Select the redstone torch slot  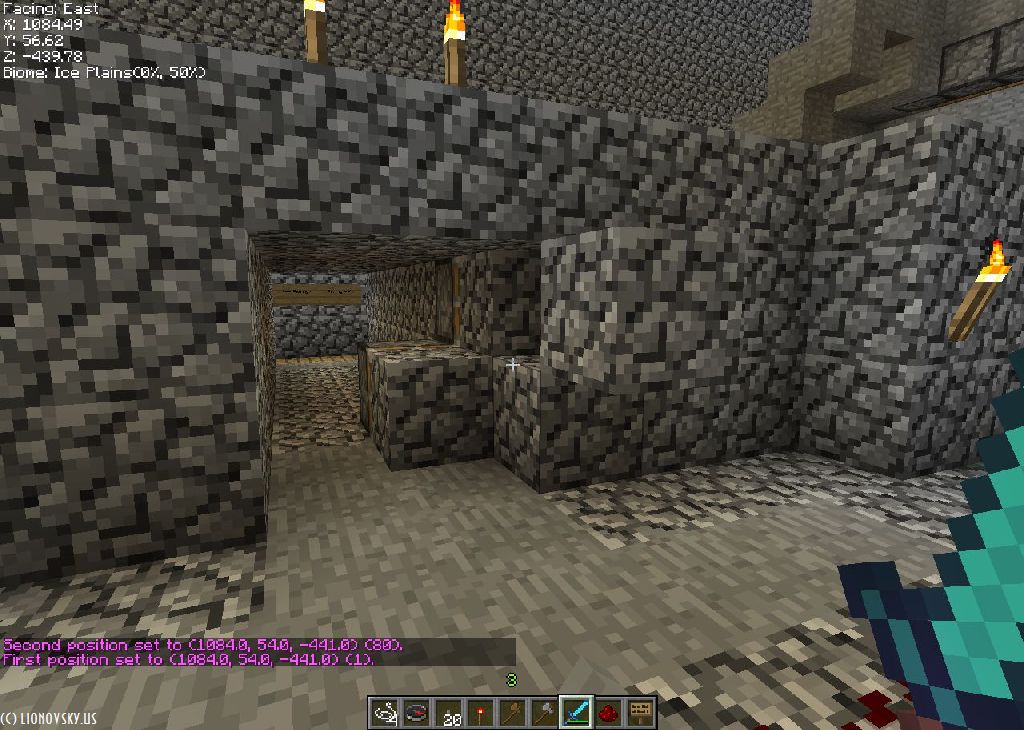tap(480, 713)
